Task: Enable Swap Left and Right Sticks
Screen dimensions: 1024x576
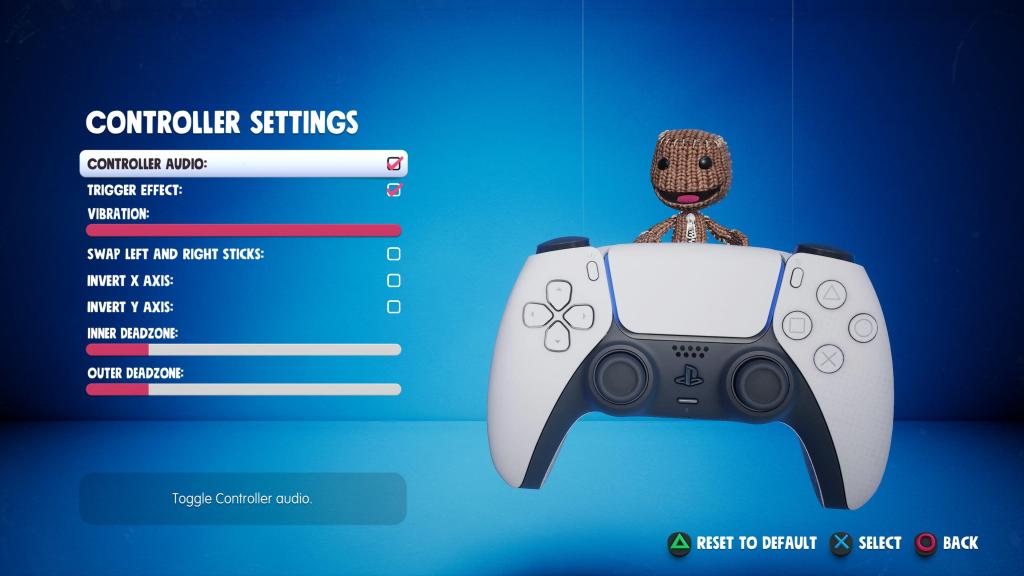Action: point(394,254)
